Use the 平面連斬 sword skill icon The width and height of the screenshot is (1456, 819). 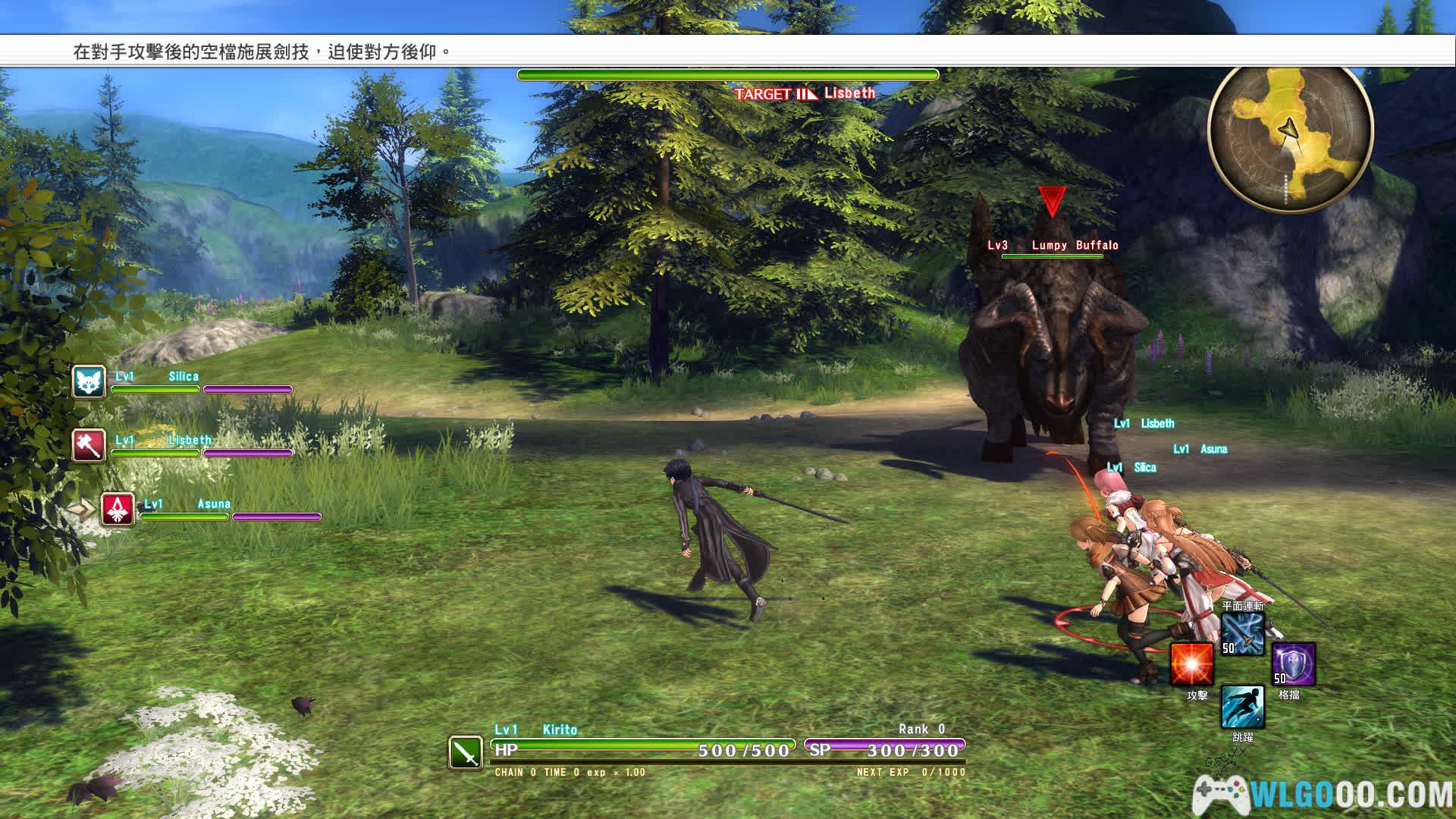(x=1242, y=634)
